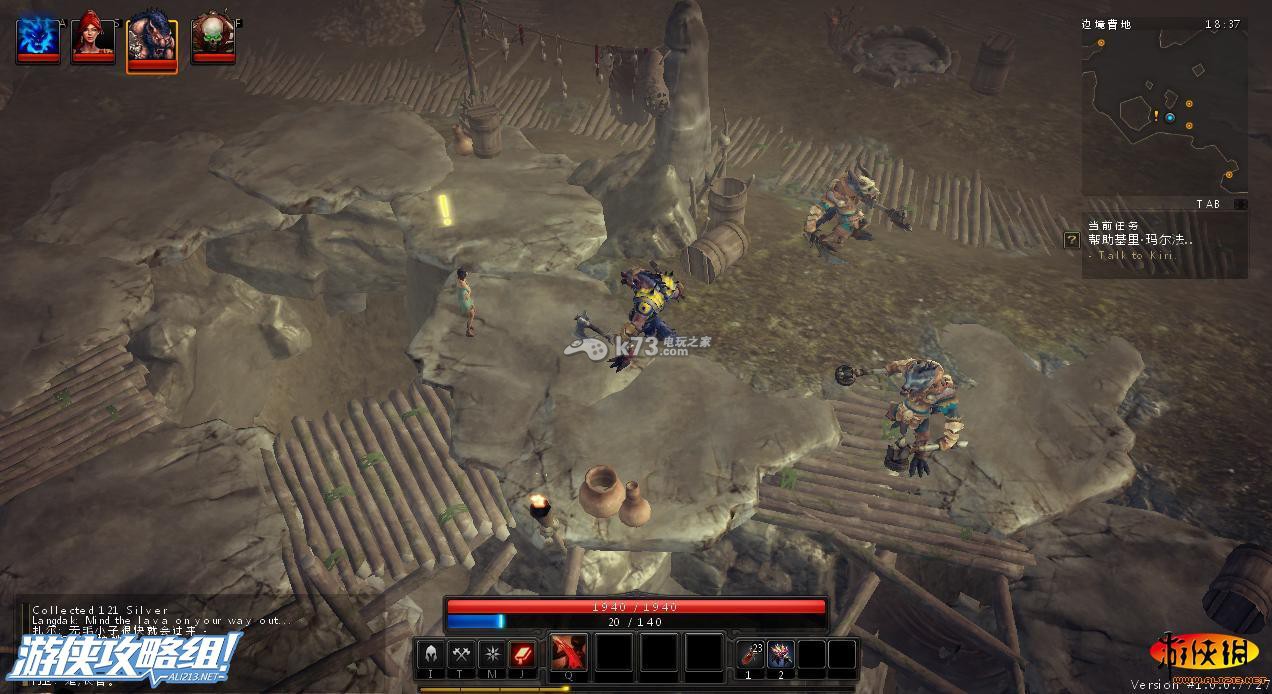The height and width of the screenshot is (694, 1272).
Task: Use the spiky creature item in slot 2
Action: point(781,655)
